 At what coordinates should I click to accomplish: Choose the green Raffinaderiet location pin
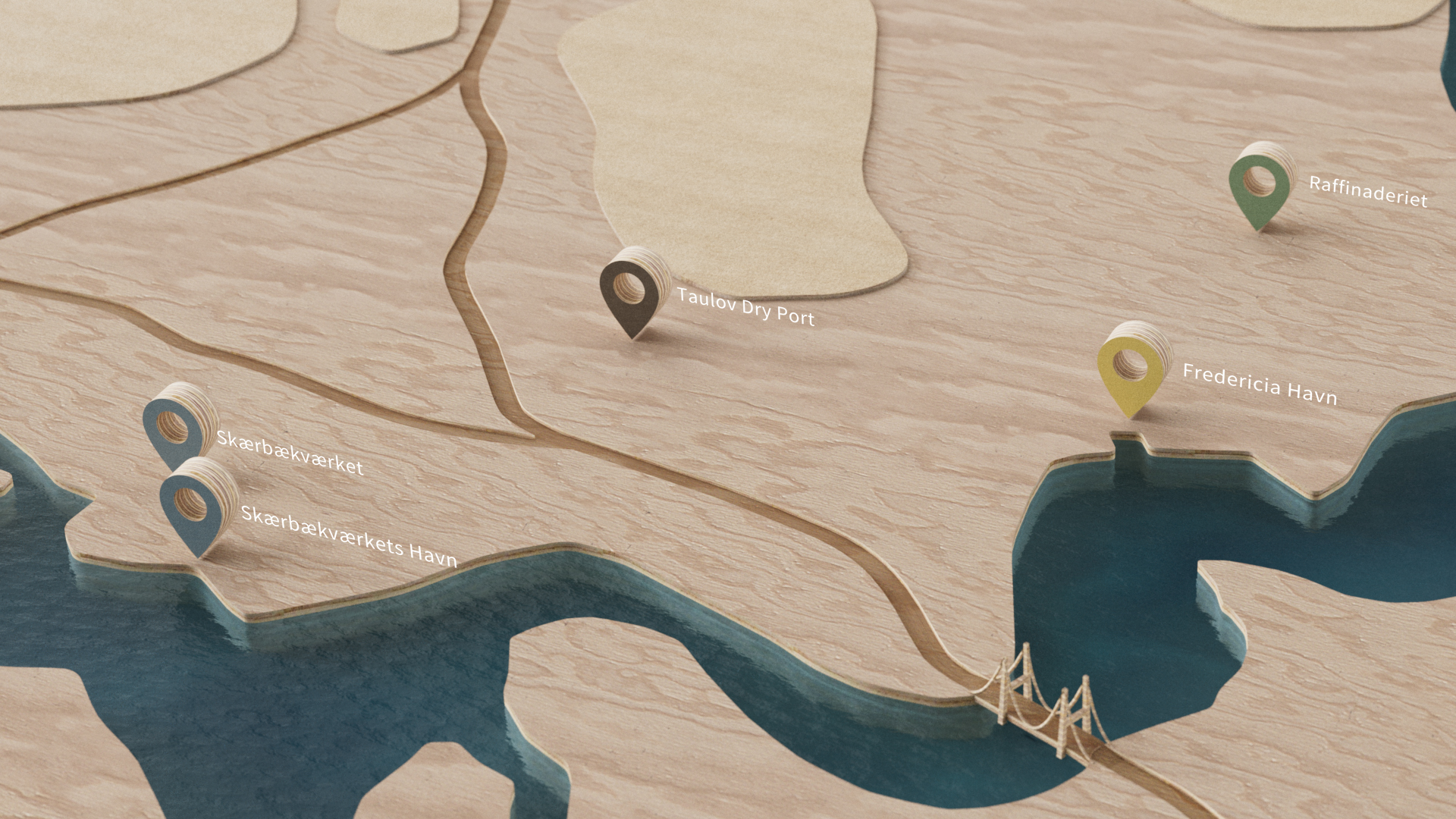[x=1260, y=187]
